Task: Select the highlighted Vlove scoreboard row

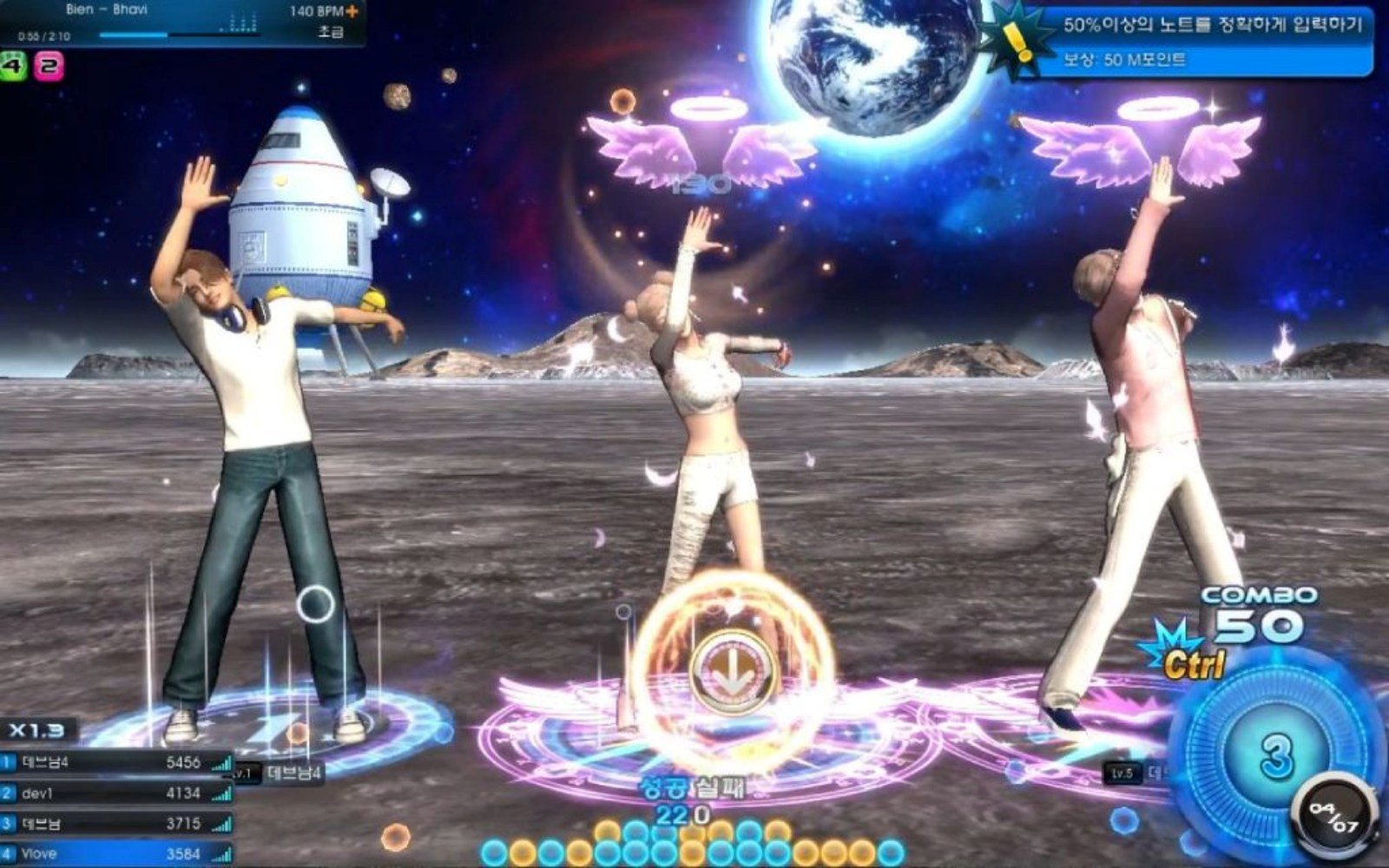Action: [x=116, y=854]
